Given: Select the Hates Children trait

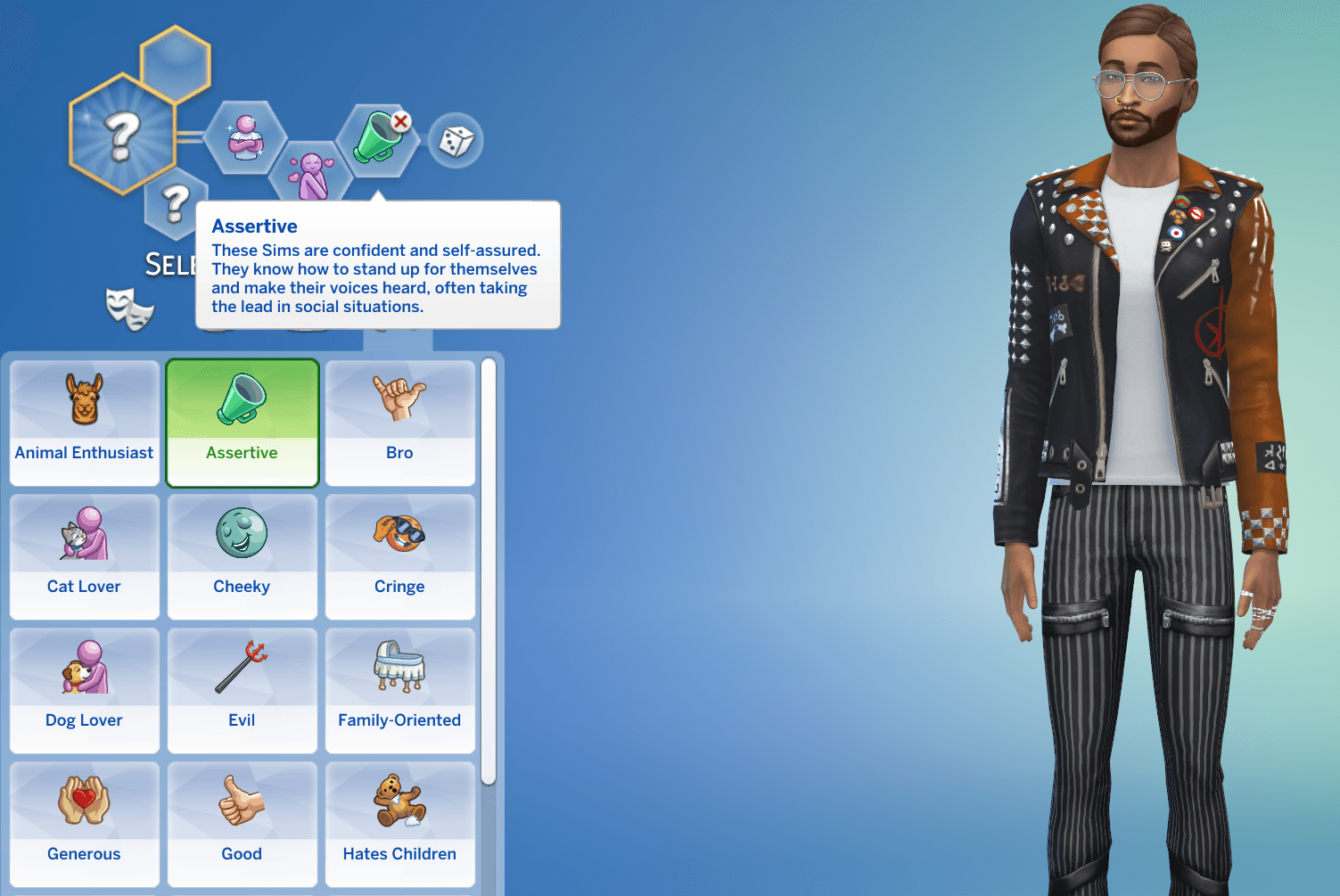Looking at the screenshot, I should [399, 825].
